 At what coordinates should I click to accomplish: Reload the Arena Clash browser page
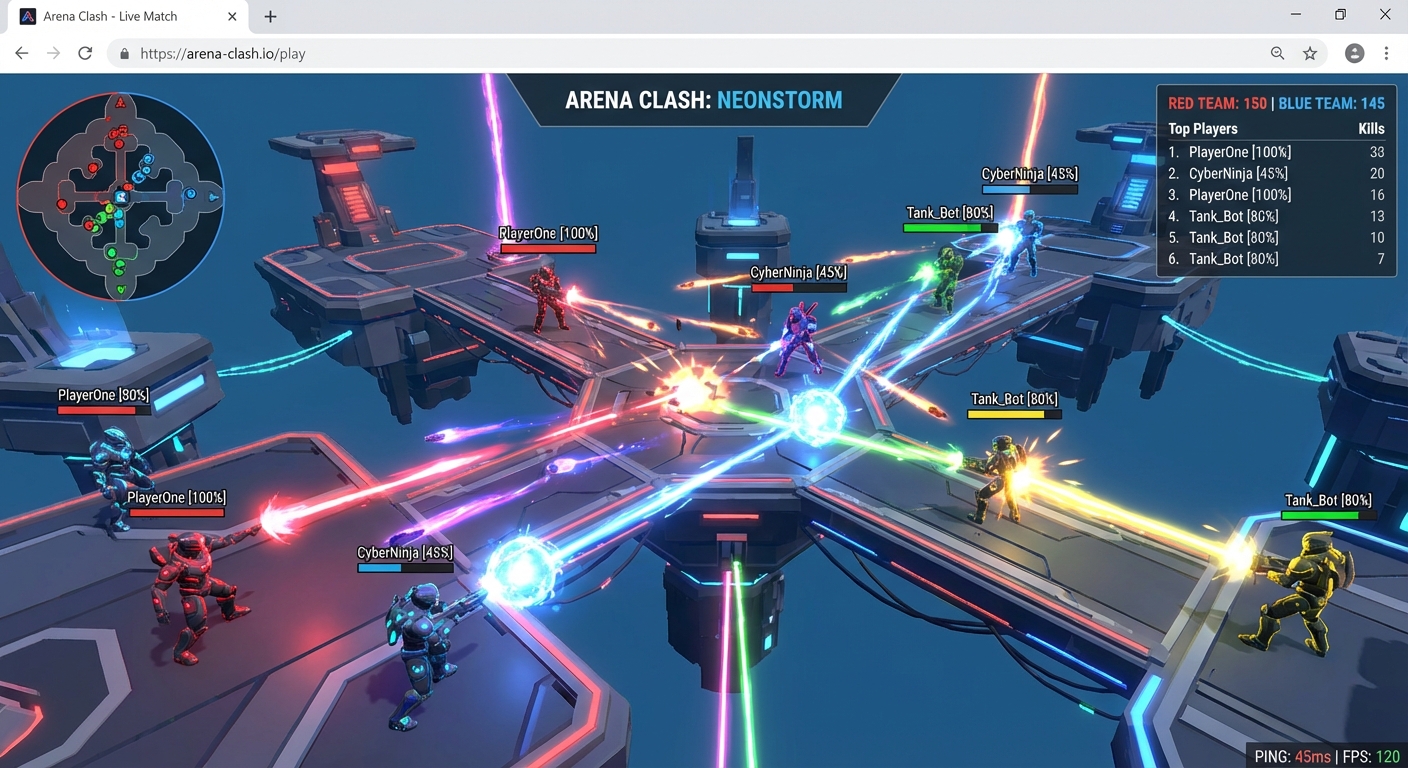point(85,54)
